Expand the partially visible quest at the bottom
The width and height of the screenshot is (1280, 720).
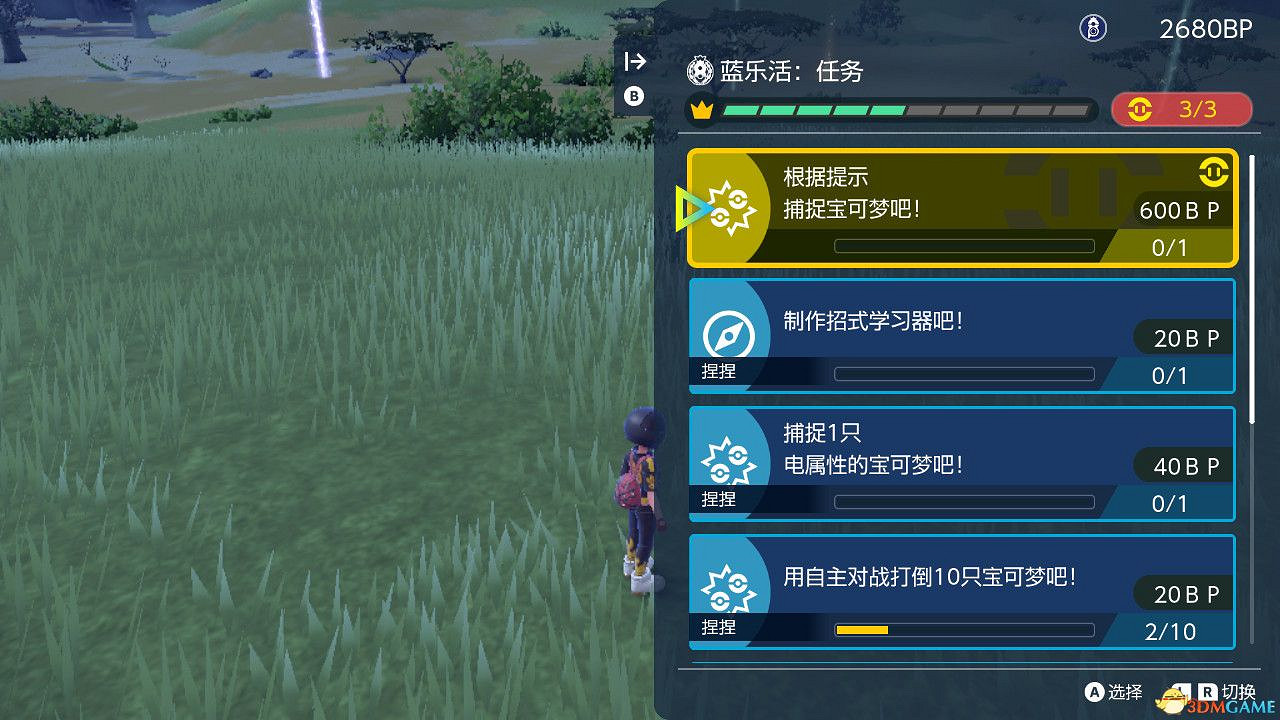[960, 660]
